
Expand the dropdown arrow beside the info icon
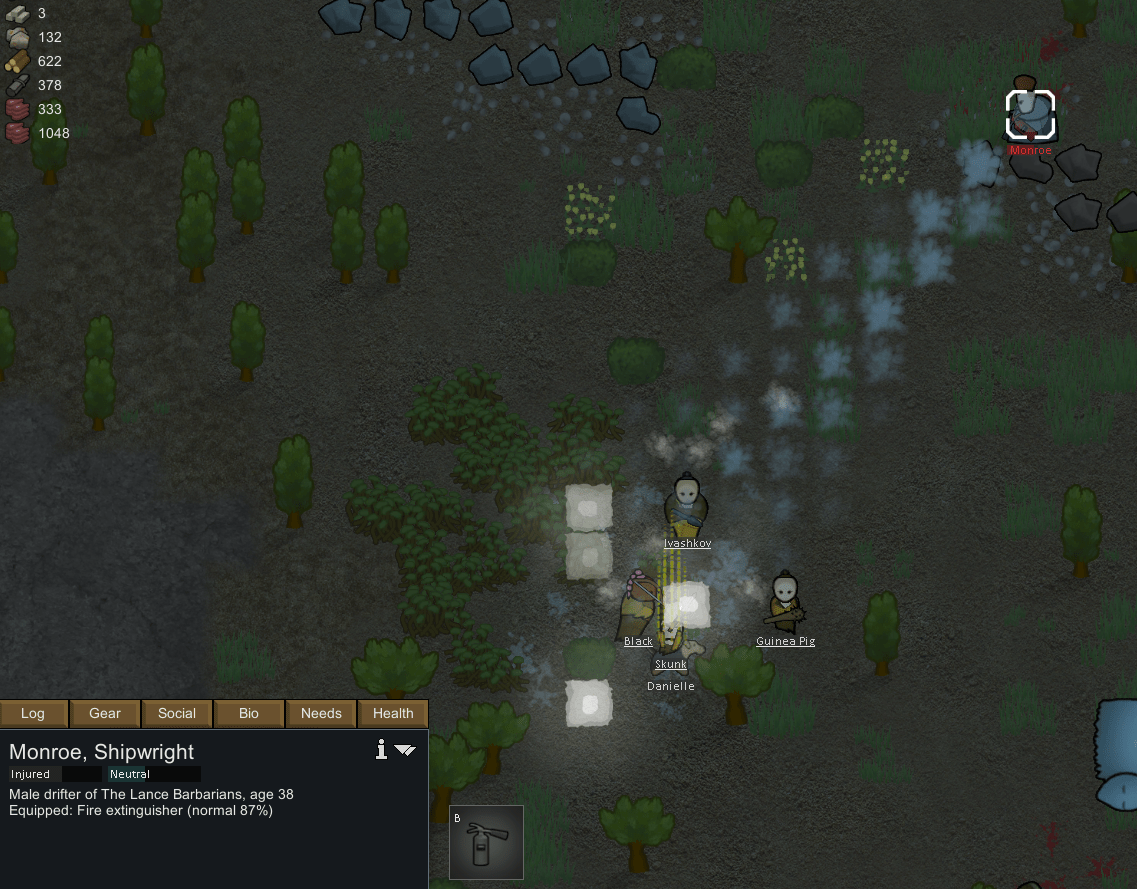coord(405,750)
